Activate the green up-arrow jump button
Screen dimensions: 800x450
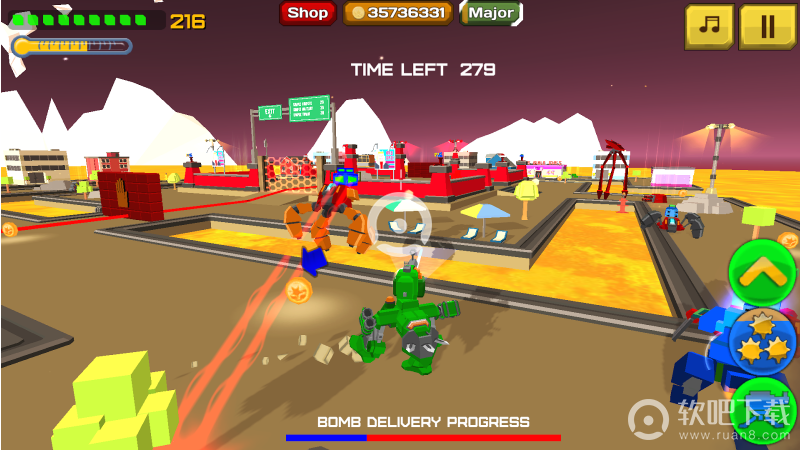(x=762, y=269)
